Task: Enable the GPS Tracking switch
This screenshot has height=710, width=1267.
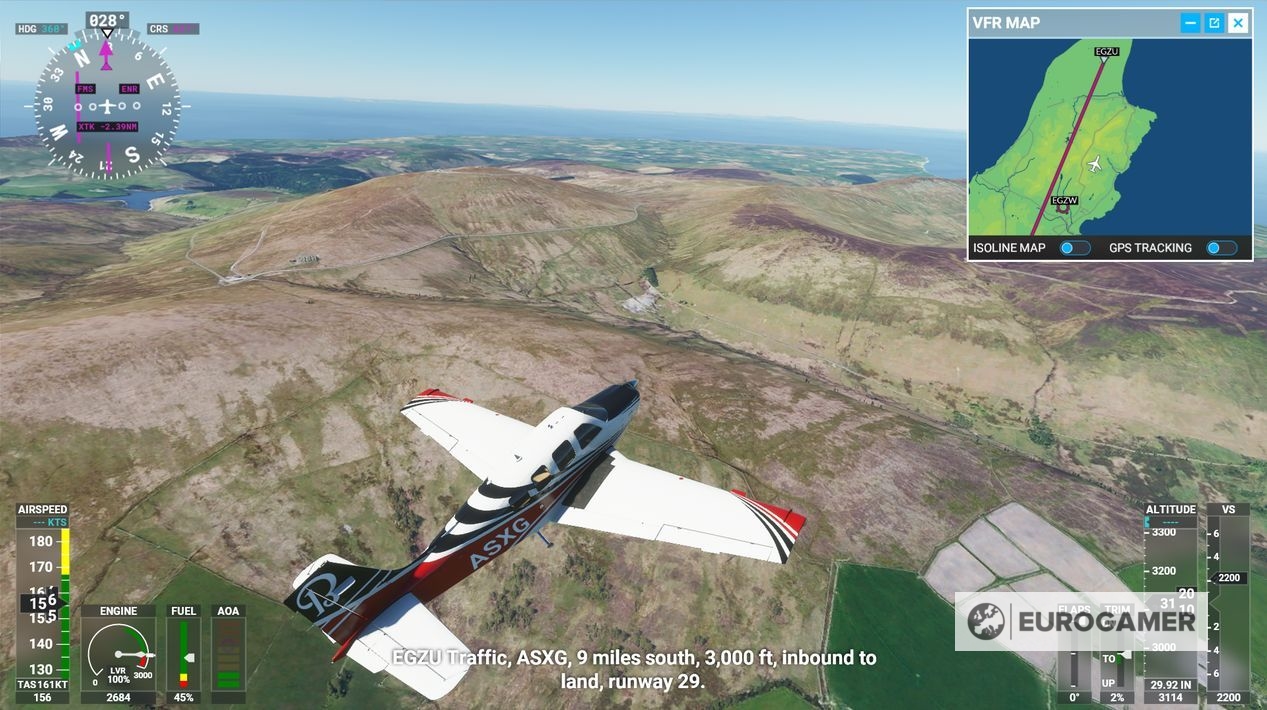Action: [1220, 248]
